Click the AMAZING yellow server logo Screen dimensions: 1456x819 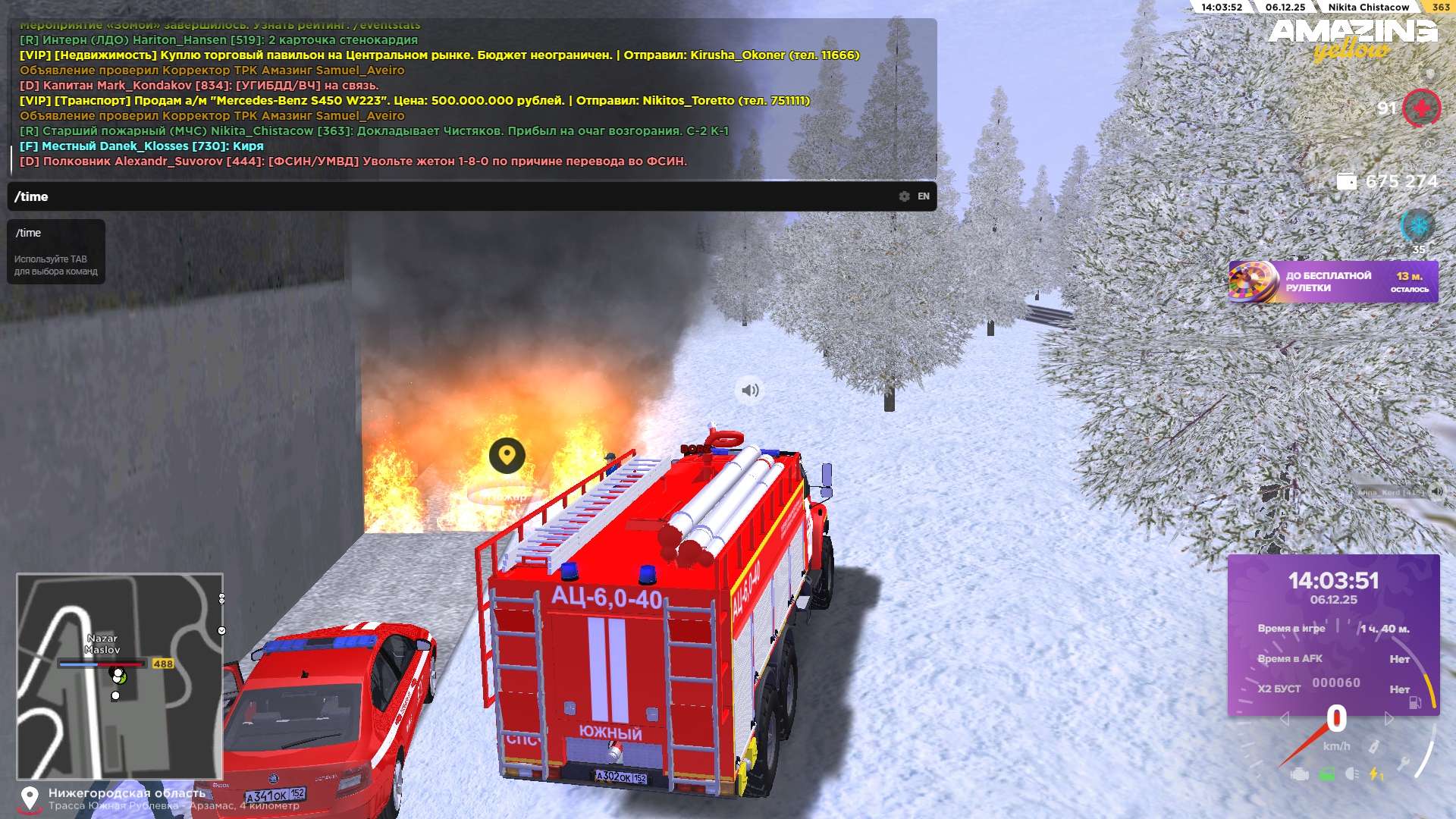click(x=1352, y=38)
